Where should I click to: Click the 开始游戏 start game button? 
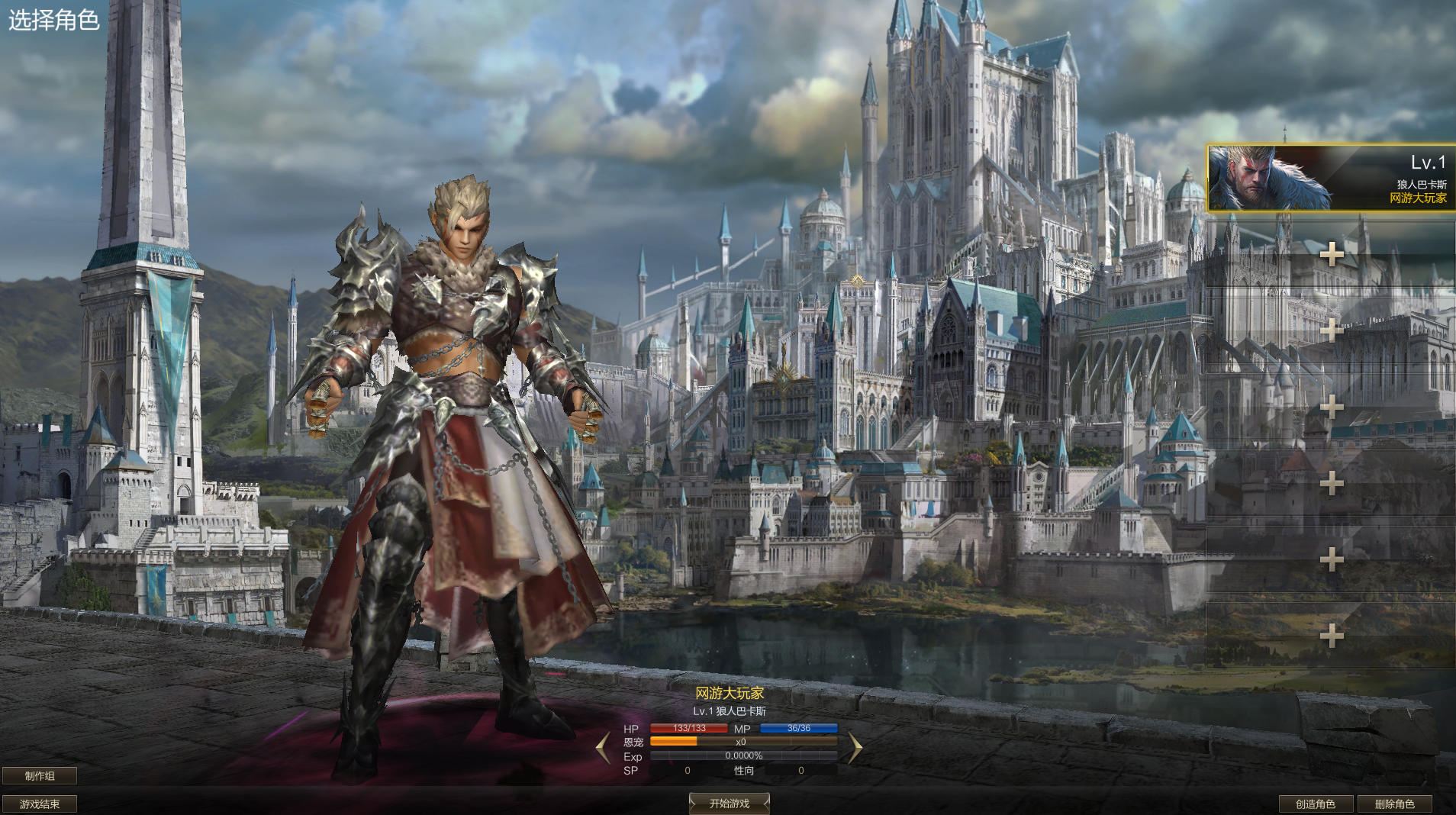tap(729, 804)
